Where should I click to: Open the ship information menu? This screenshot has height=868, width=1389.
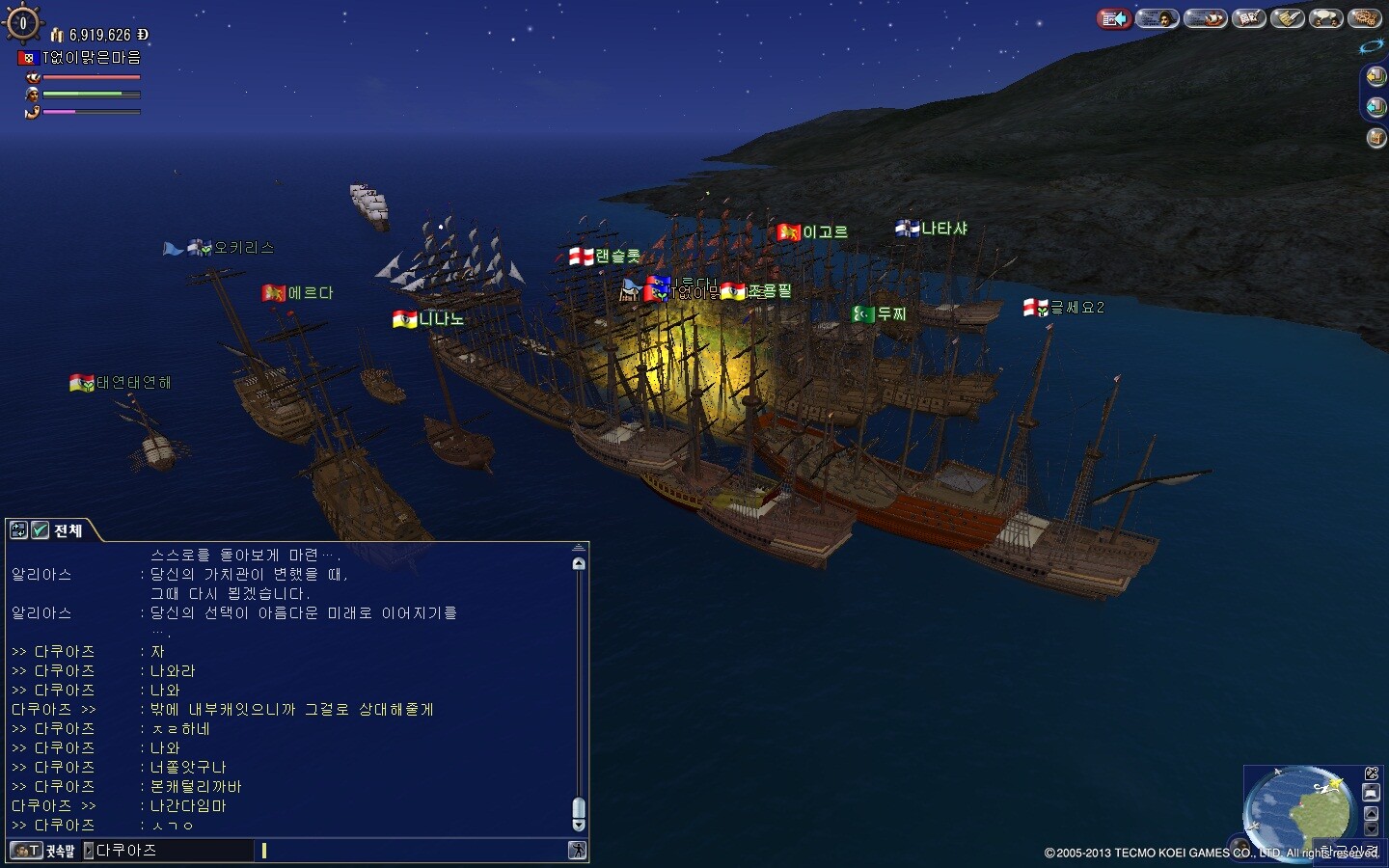(1205, 18)
